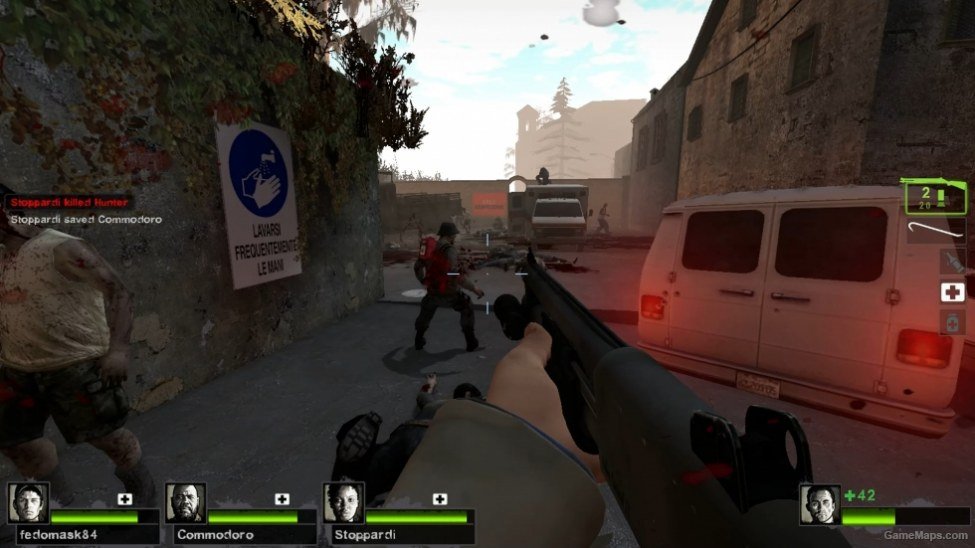Click your own survivor portrait
The width and height of the screenshot is (975, 548).
pyautogui.click(x=820, y=504)
